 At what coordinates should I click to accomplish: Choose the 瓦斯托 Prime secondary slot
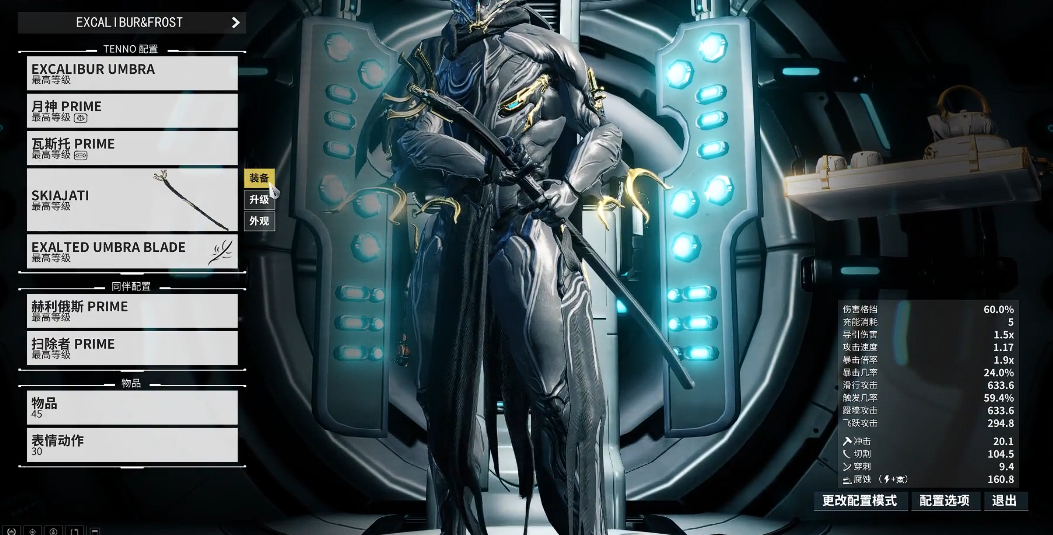tap(132, 148)
